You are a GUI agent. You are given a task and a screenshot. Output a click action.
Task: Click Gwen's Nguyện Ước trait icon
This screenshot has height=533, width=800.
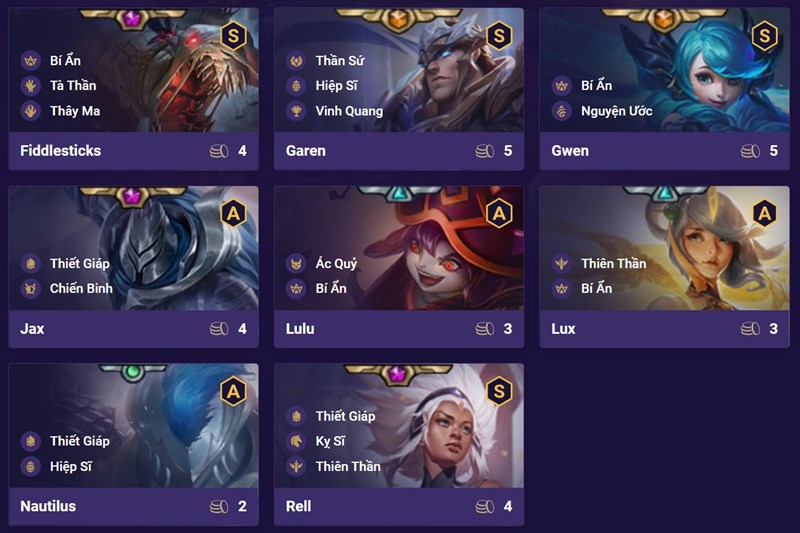click(561, 111)
